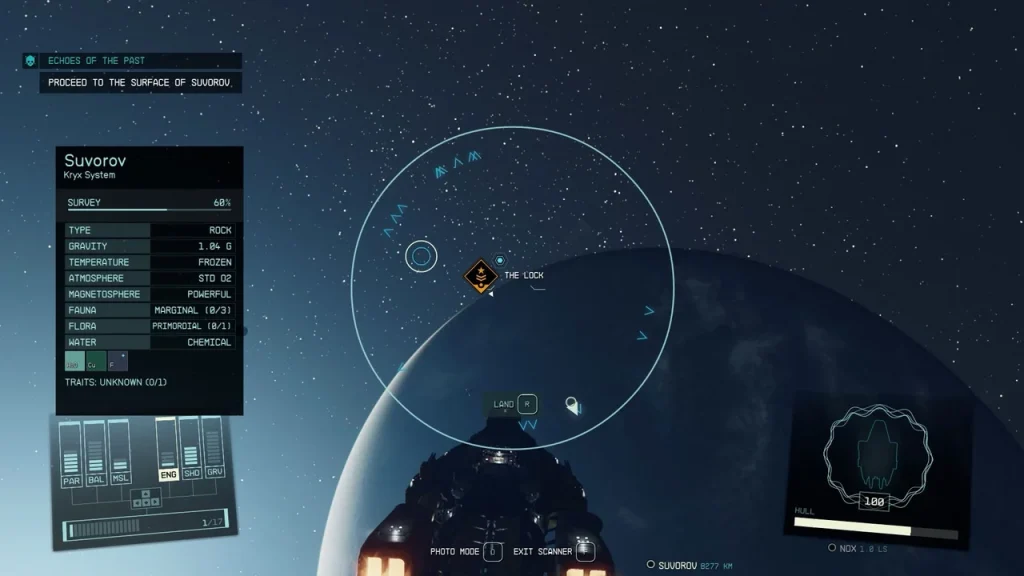Click the Suvorov planet name header
1024x576 pixels.
click(95, 160)
